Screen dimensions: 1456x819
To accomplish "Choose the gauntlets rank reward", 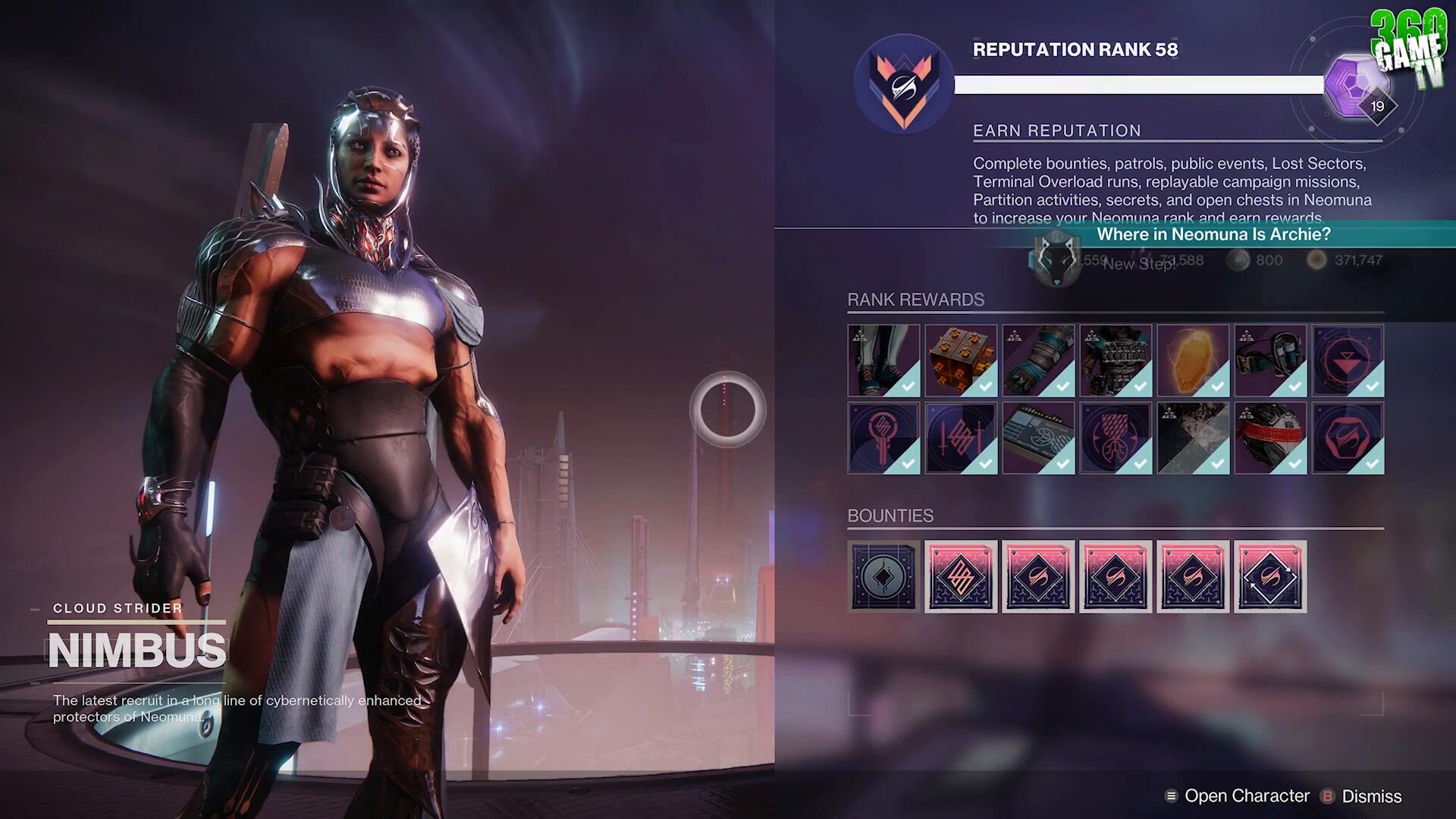I will click(x=1038, y=361).
